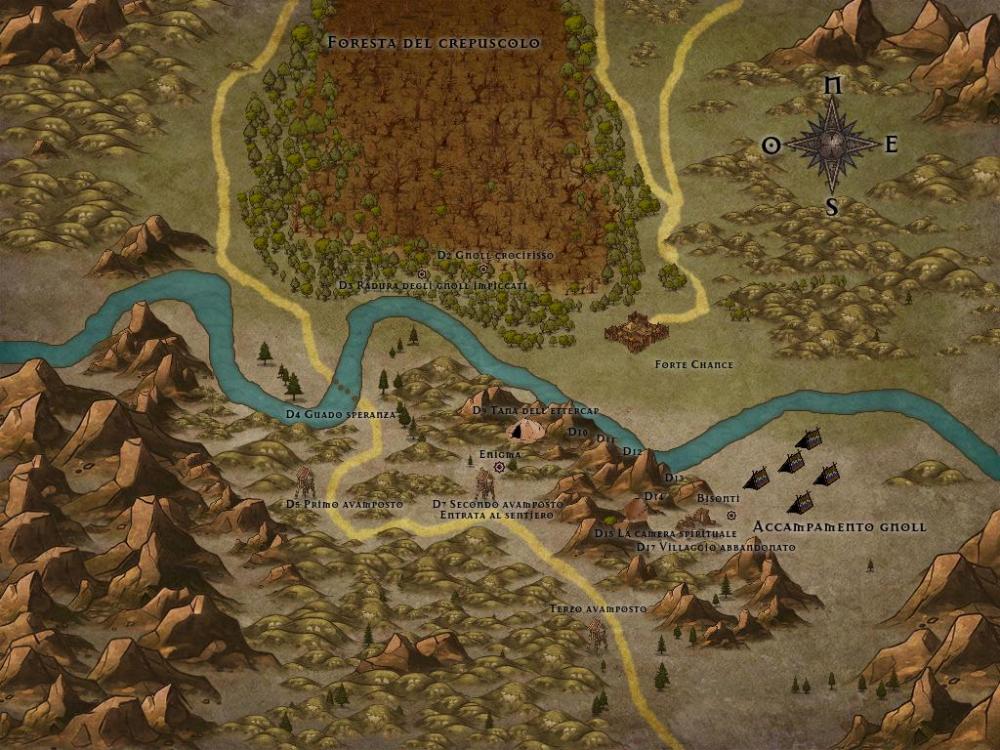The image size is (1000, 750).
Task: Select the D2 Gnoll crocifisso ring marker
Action: [x=483, y=268]
